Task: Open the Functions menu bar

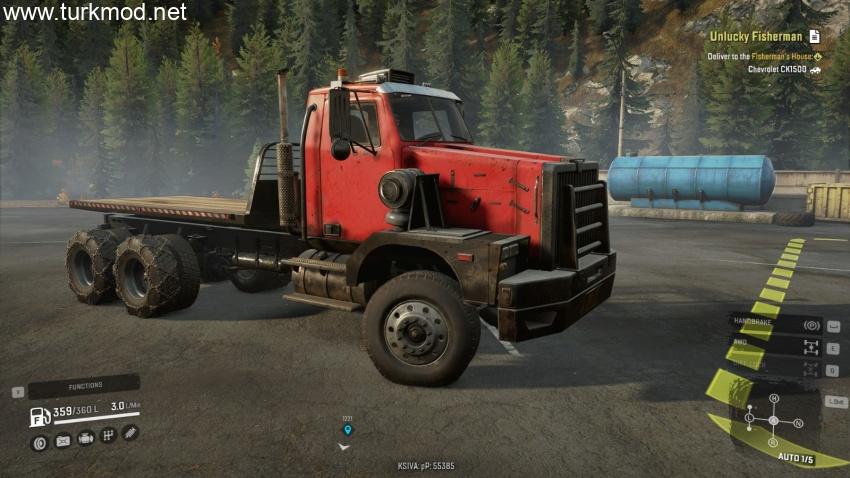Action: [84, 385]
